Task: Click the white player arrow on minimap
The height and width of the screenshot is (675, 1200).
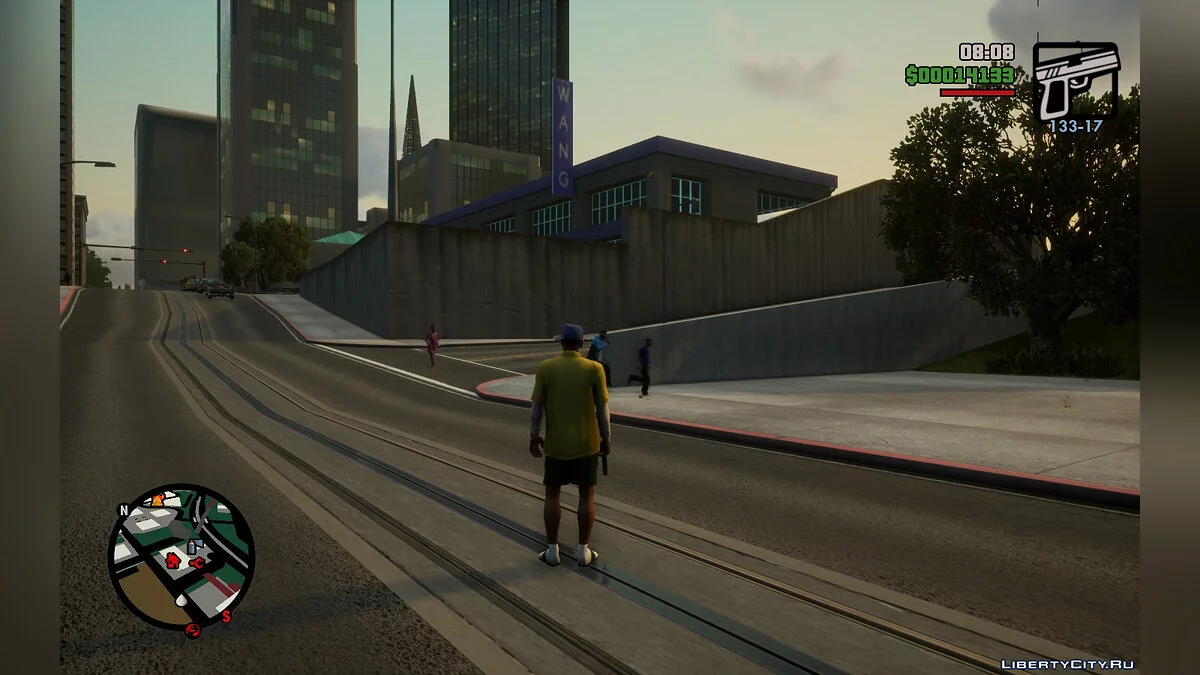Action: (182, 601)
